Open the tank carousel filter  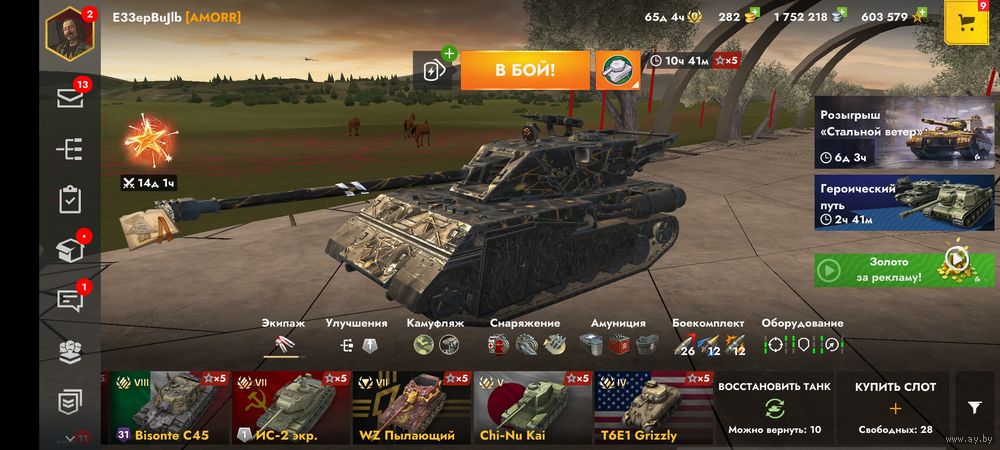975,408
